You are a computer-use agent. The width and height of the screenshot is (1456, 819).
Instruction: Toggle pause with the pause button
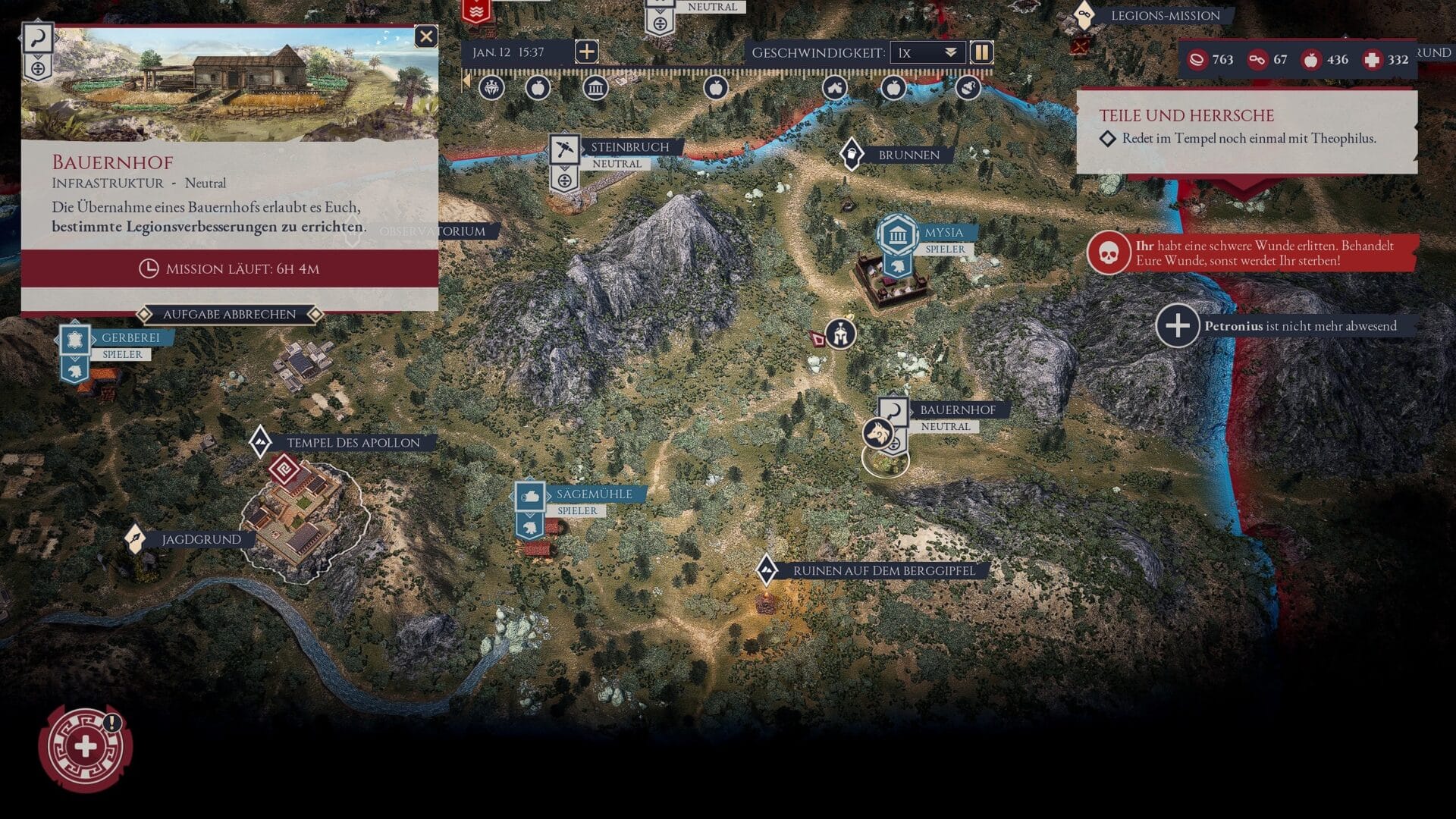[982, 52]
